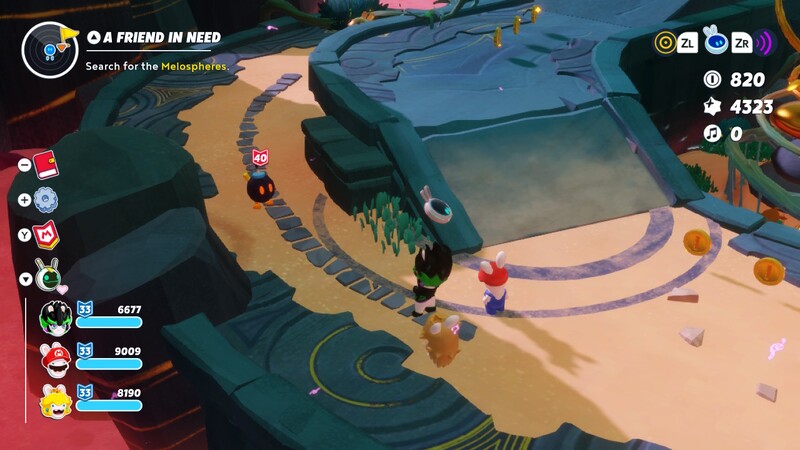The image size is (800, 450).
Task: Select the green-eyed Spark icon
Action: 46,274
